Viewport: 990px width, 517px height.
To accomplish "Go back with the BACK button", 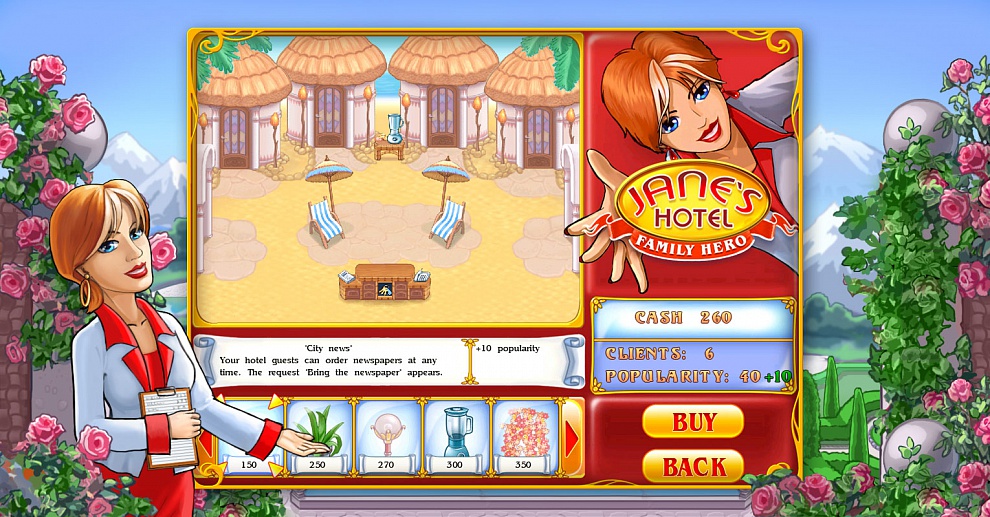I will tap(692, 466).
